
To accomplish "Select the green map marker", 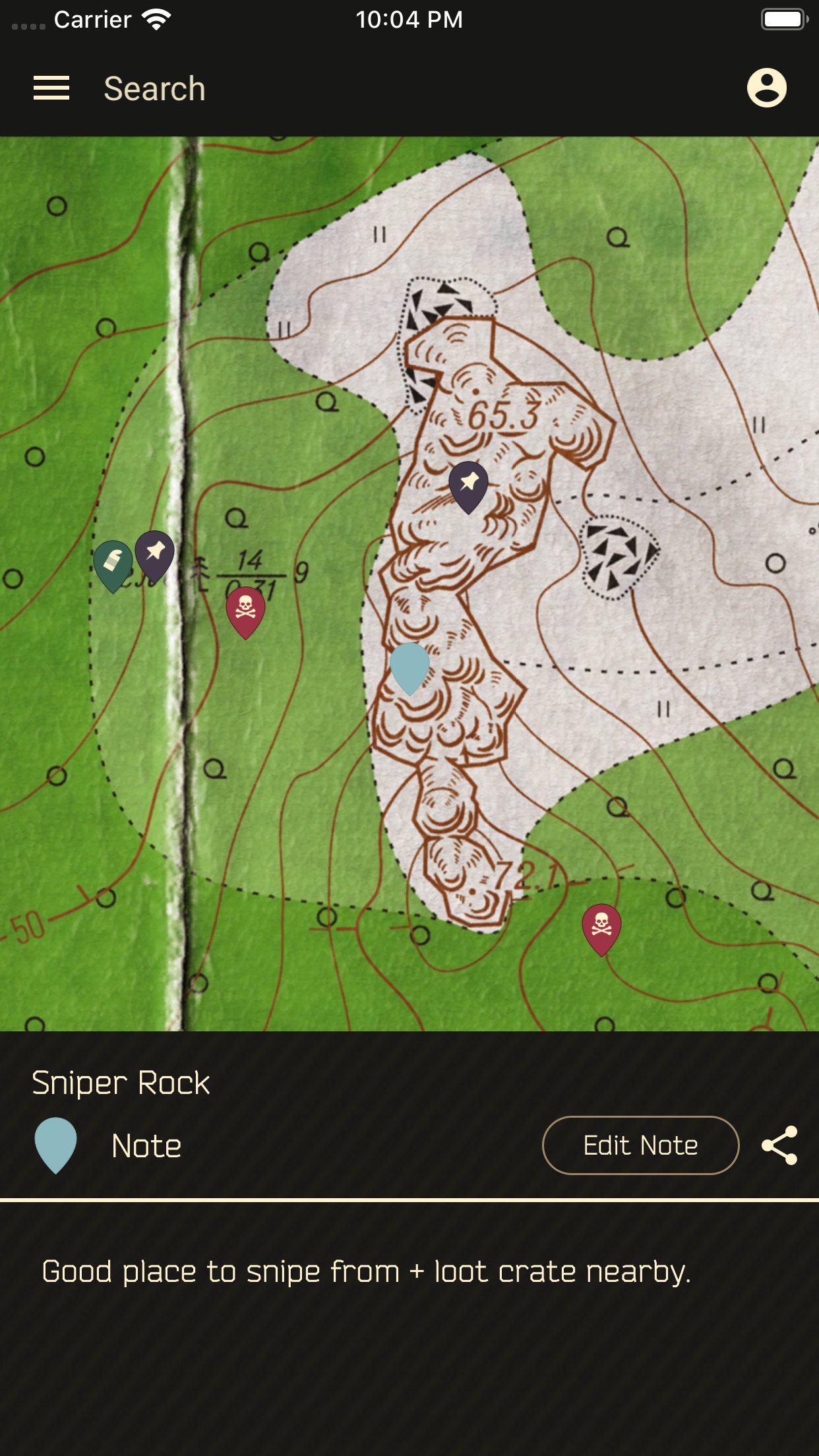I will 113,564.
